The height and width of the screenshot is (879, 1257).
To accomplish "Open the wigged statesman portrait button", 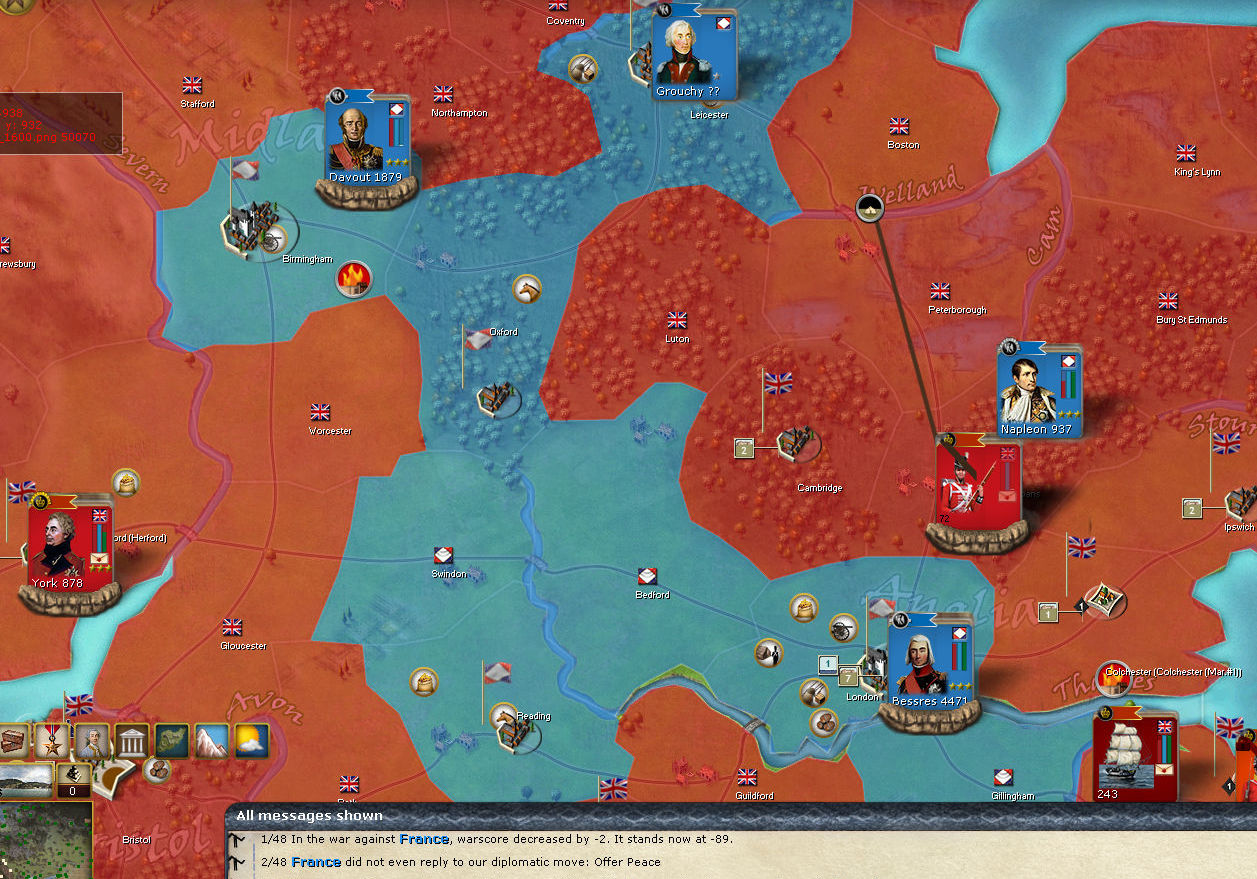I will 92,741.
